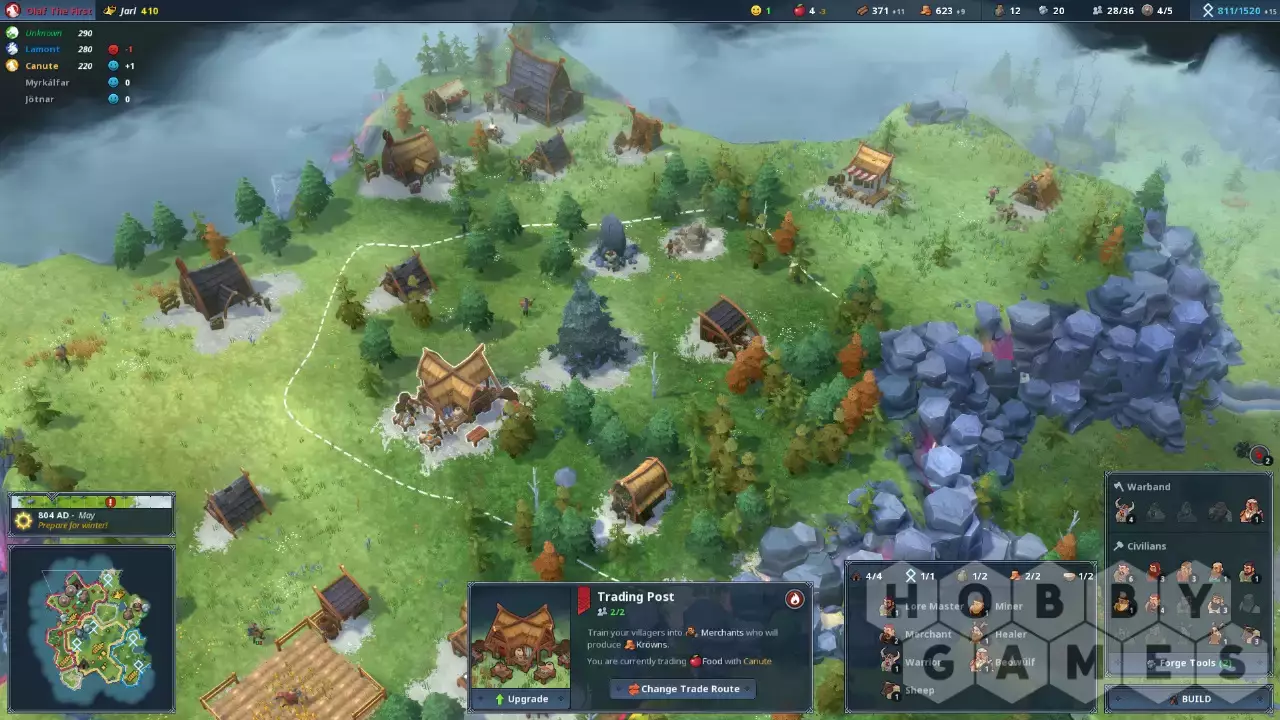Click the minimap of the island

coord(92,628)
